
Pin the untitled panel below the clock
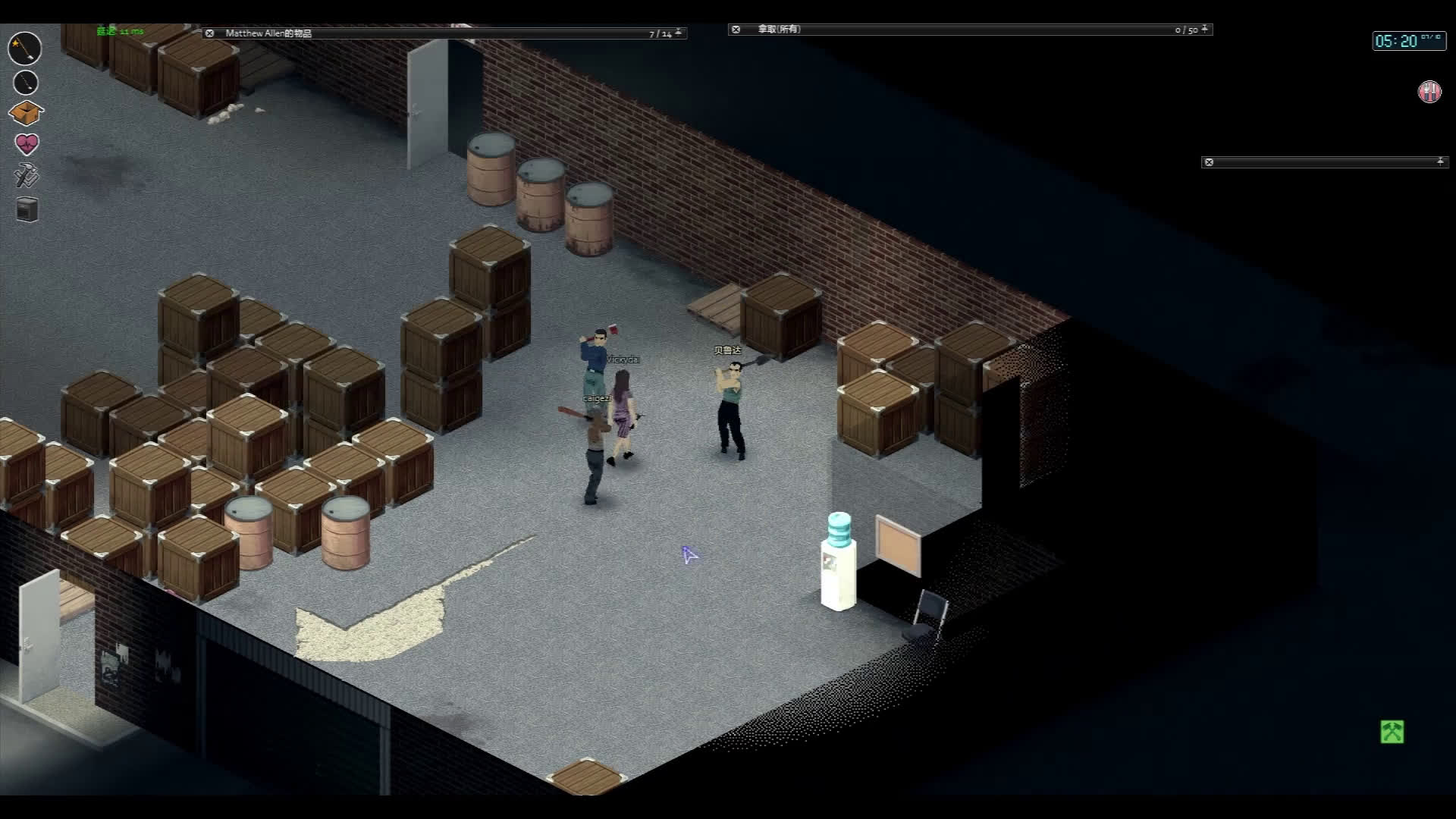1440,162
